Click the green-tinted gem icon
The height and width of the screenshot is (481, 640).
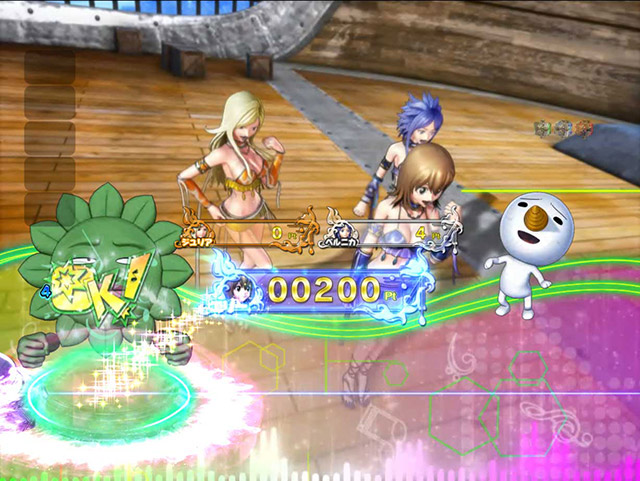point(544,128)
